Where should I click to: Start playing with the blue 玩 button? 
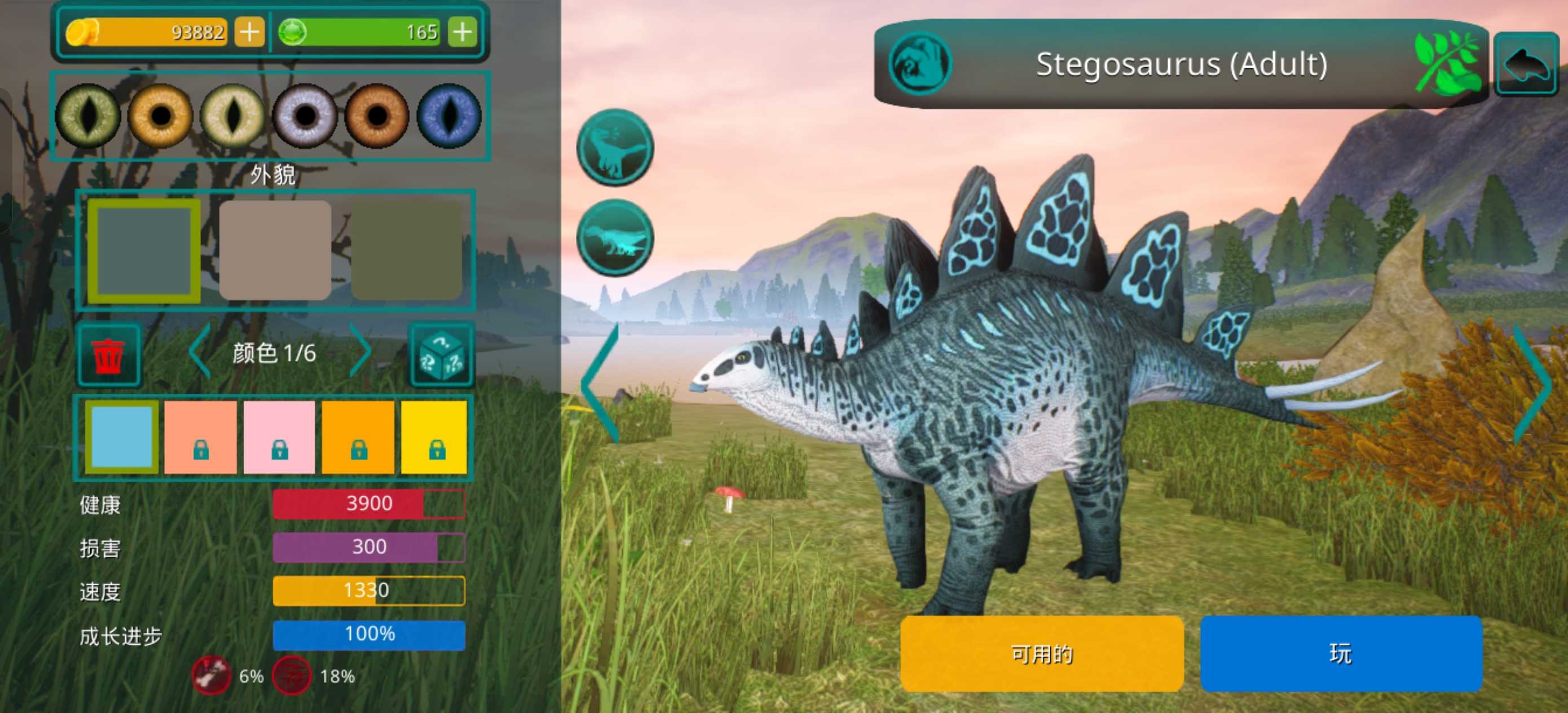(x=1341, y=653)
